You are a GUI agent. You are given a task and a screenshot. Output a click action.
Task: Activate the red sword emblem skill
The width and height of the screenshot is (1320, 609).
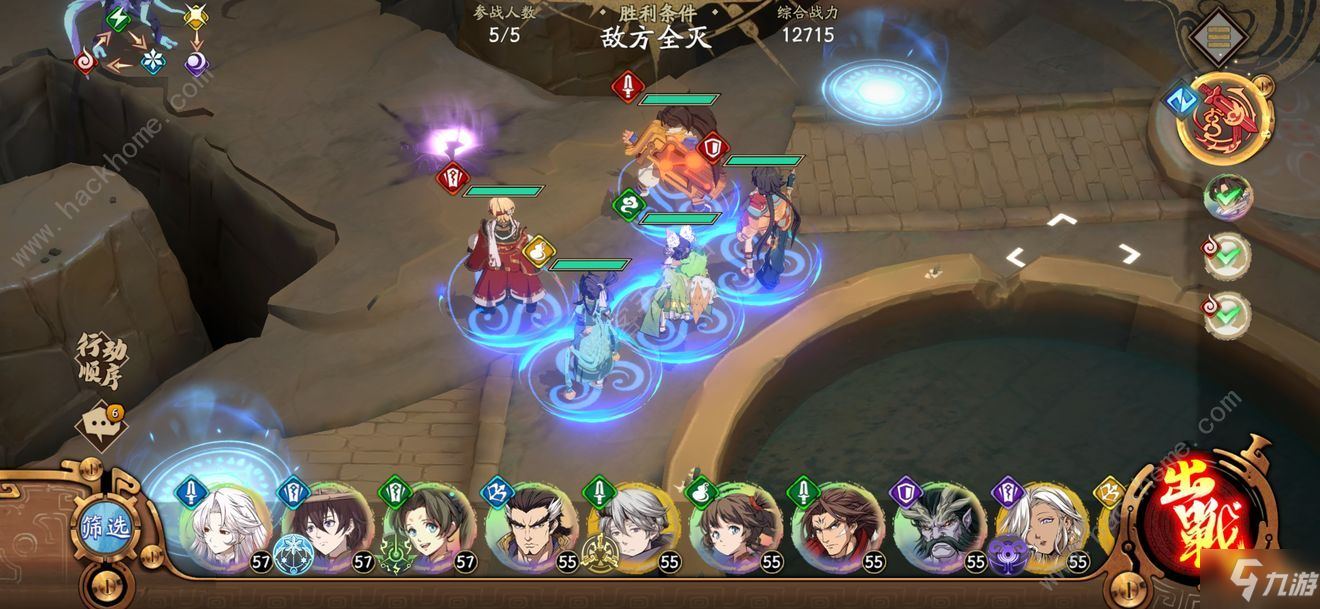pos(1225,120)
